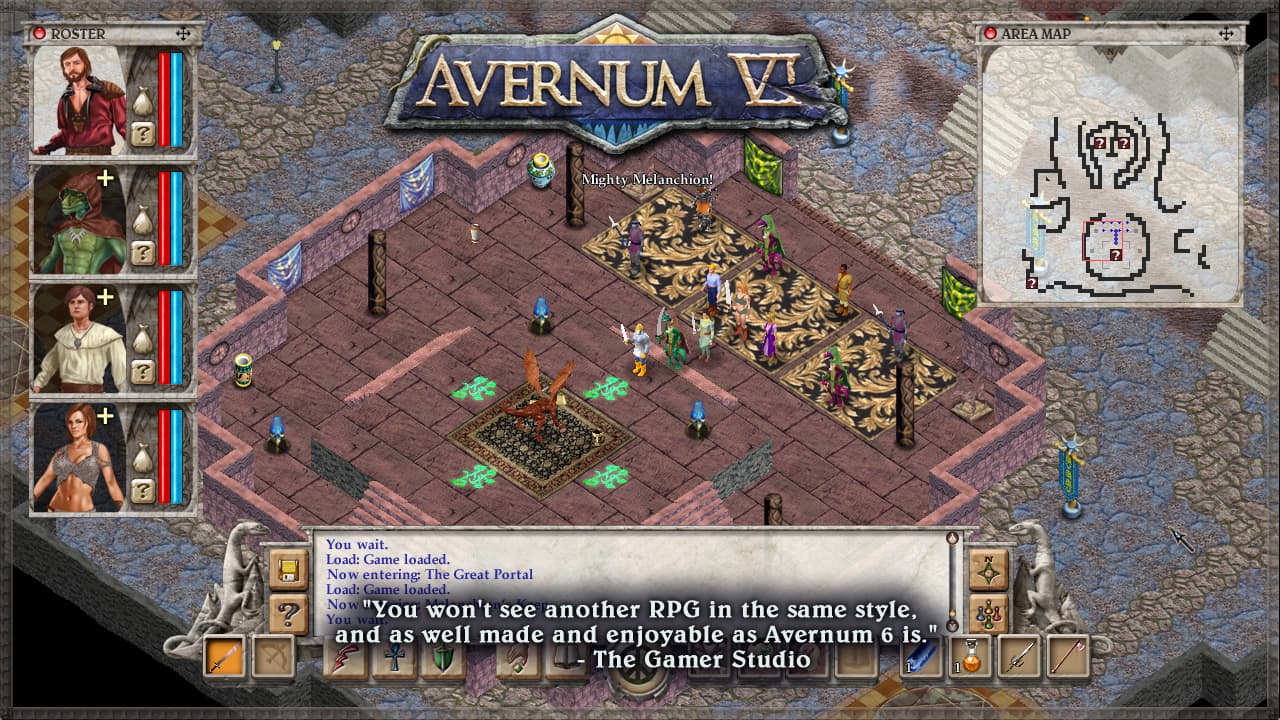Open the colored potions button
Screen dimensions: 1280x720
[x=987, y=613]
